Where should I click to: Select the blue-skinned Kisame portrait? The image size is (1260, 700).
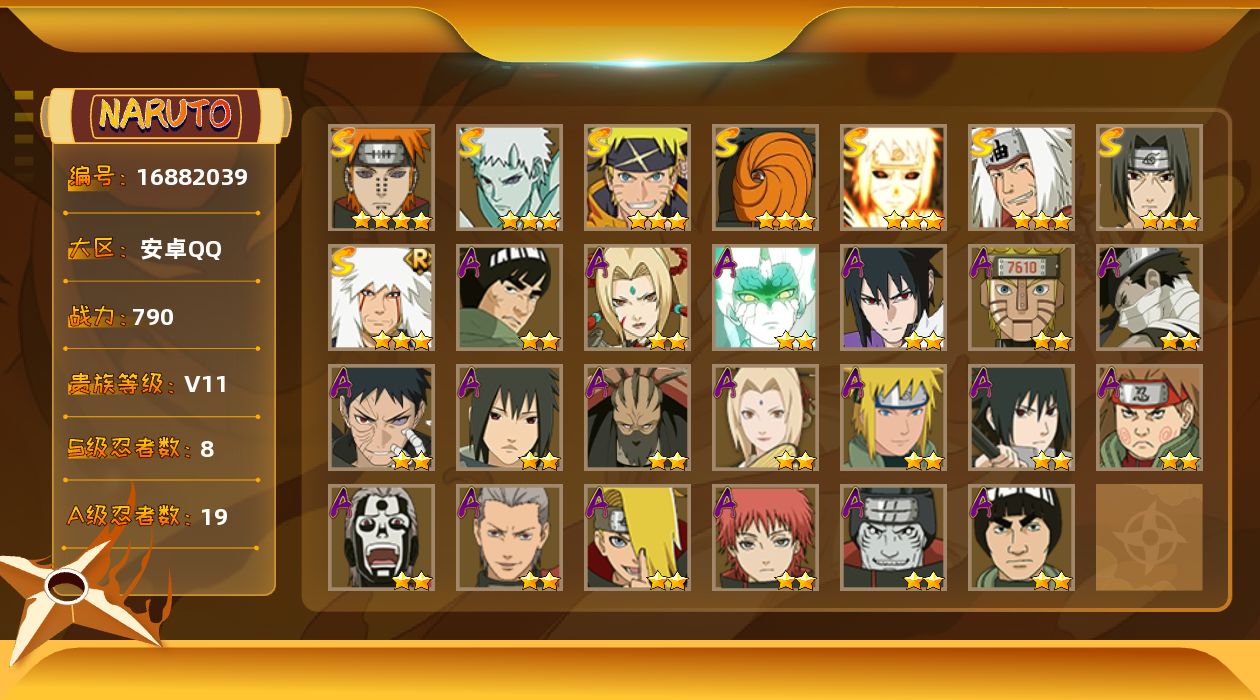click(893, 537)
